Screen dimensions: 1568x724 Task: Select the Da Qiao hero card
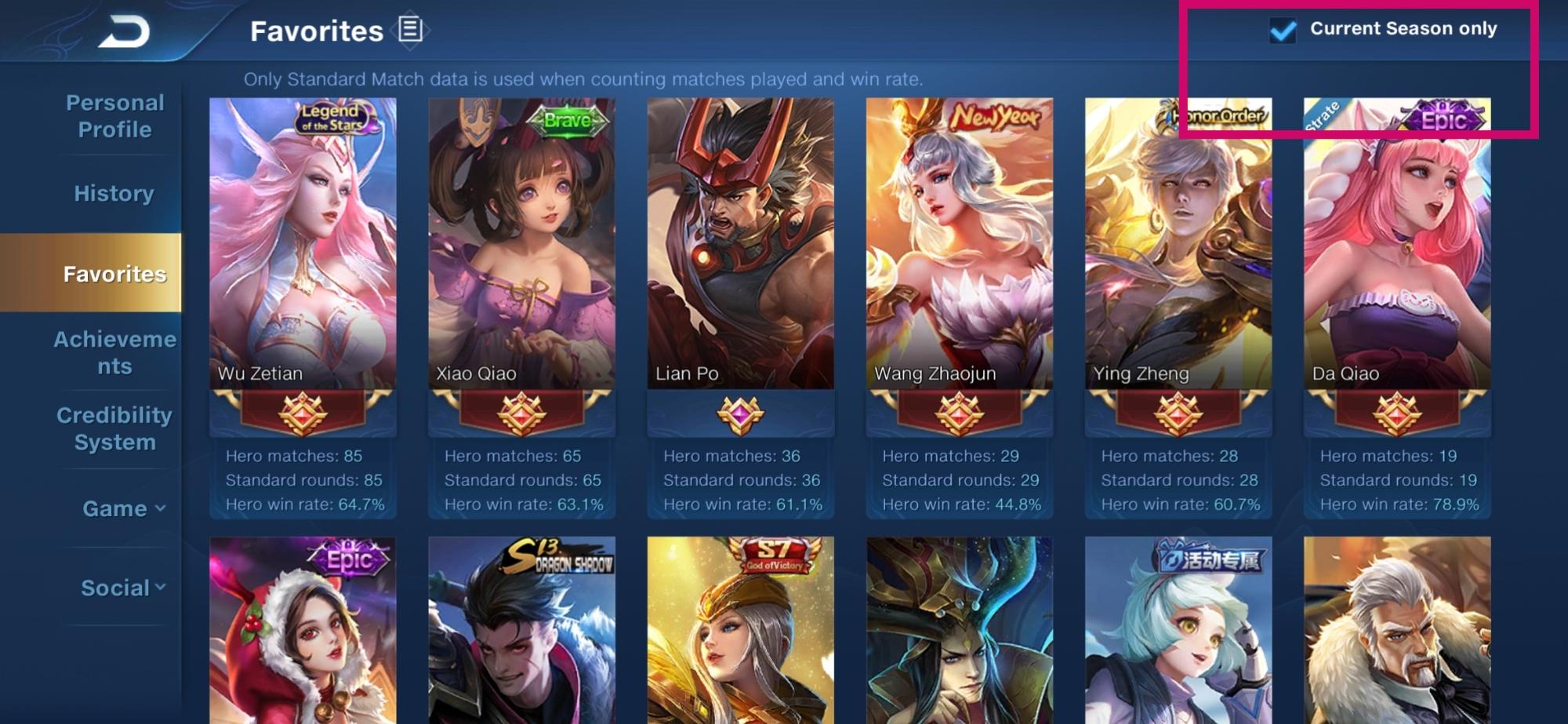click(1396, 243)
